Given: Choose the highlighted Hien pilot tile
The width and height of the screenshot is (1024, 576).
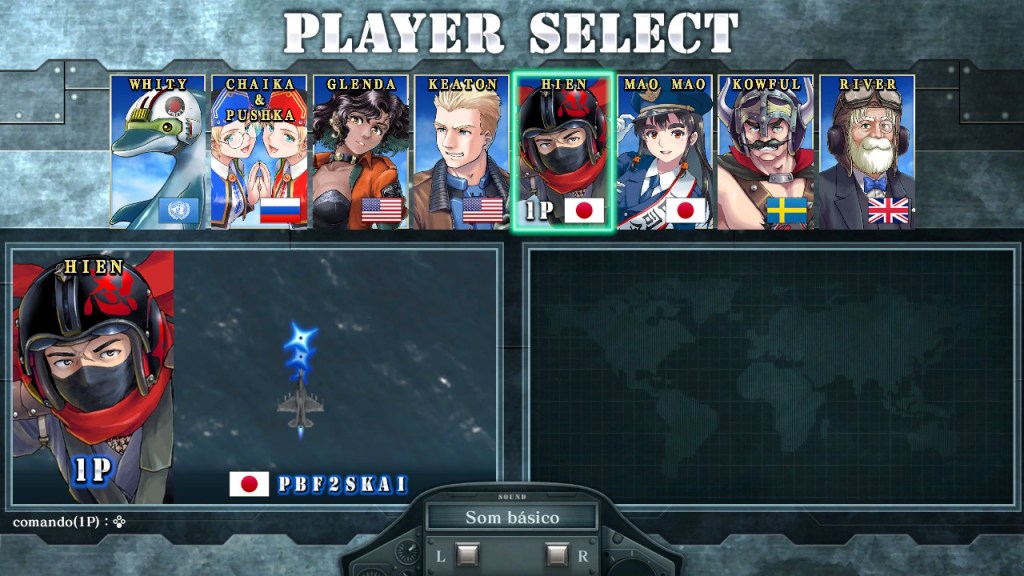Looking at the screenshot, I should (563, 152).
